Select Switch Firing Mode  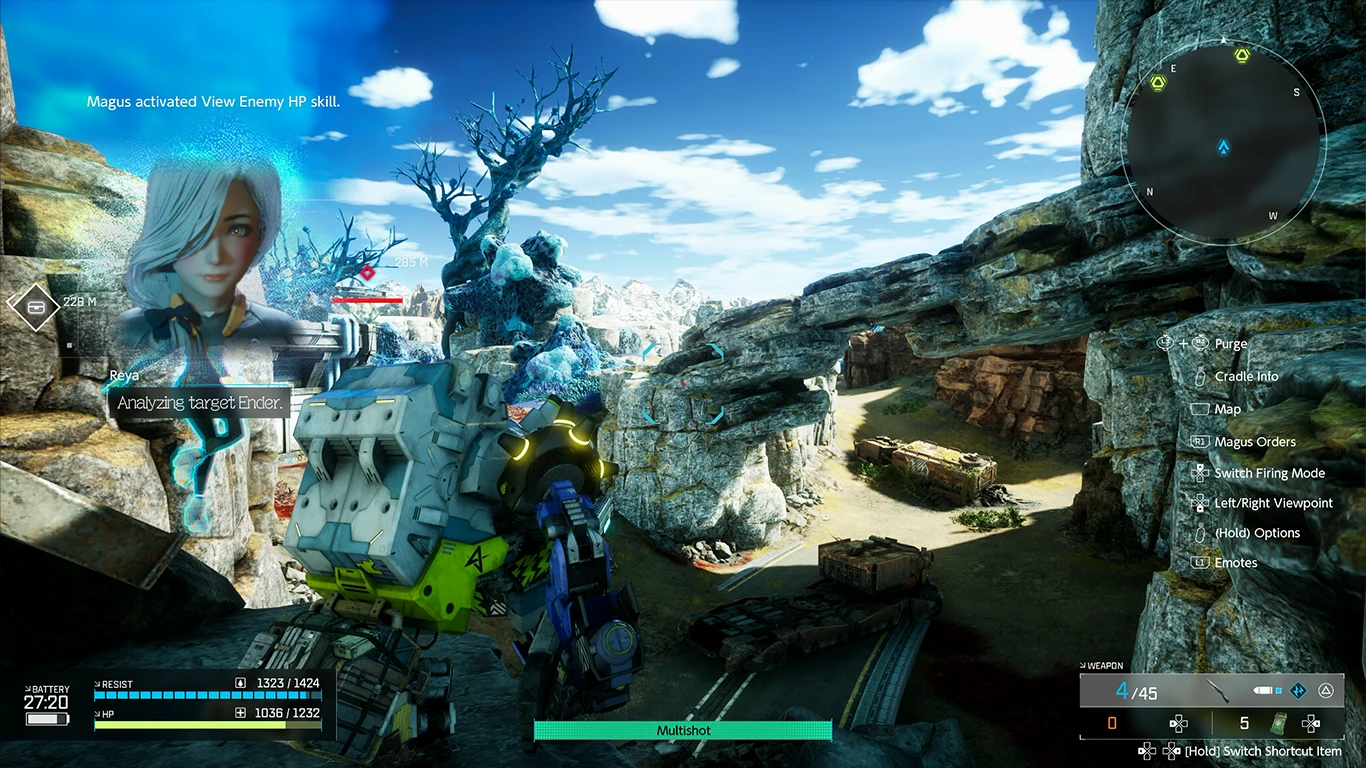coord(1268,473)
